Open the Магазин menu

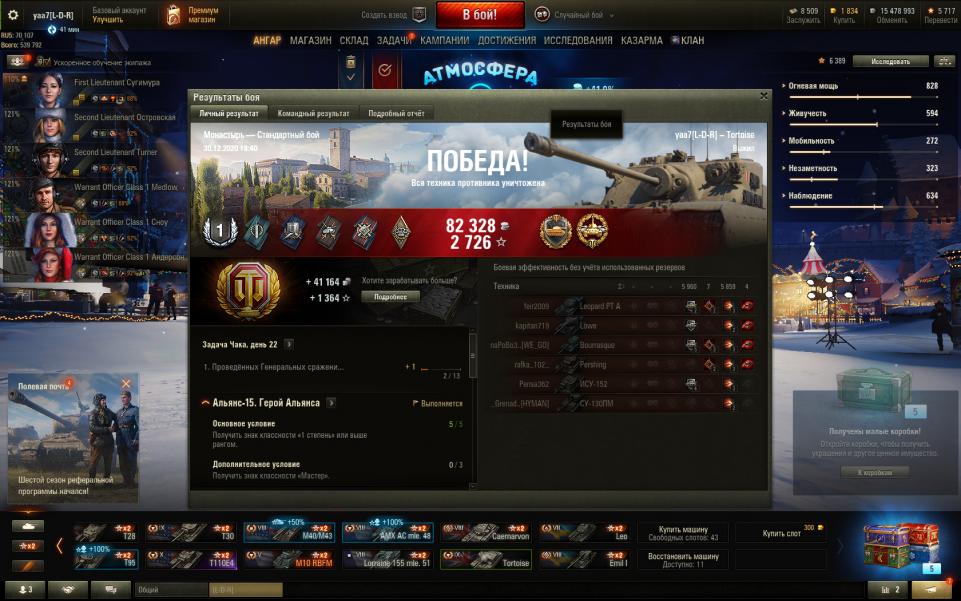[310, 41]
